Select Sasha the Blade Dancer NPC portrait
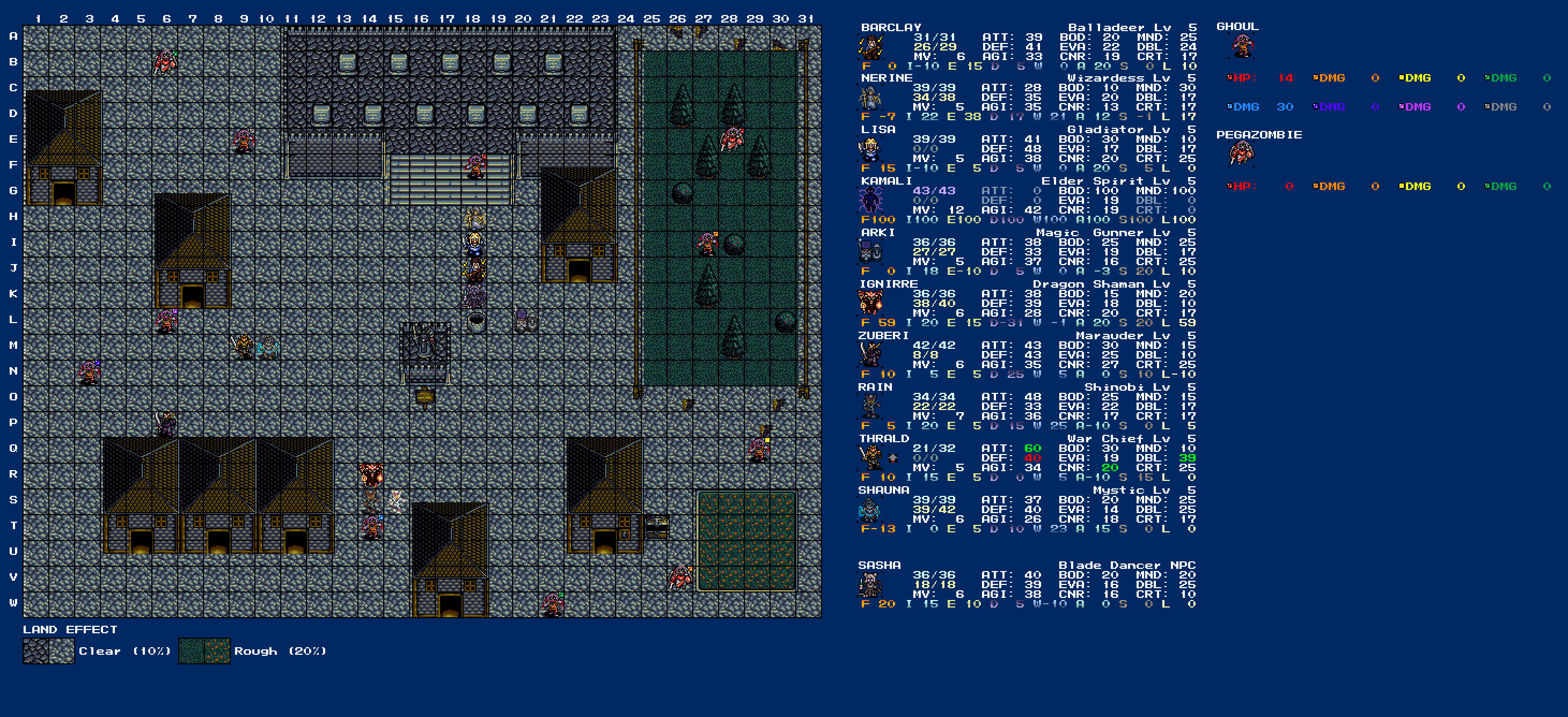Image resolution: width=1568 pixels, height=717 pixels. pos(870,586)
